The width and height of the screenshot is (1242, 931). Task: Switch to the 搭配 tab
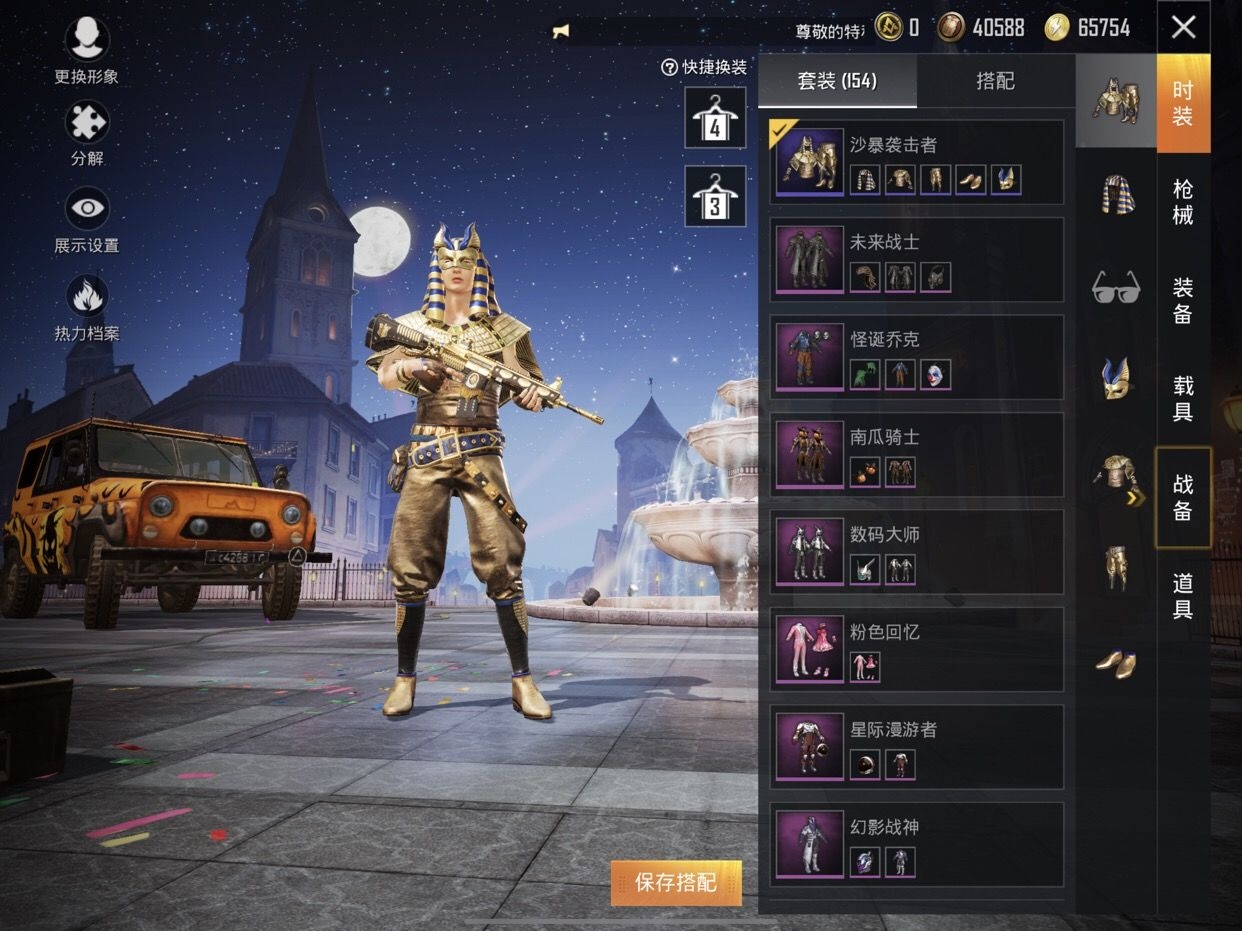click(995, 82)
